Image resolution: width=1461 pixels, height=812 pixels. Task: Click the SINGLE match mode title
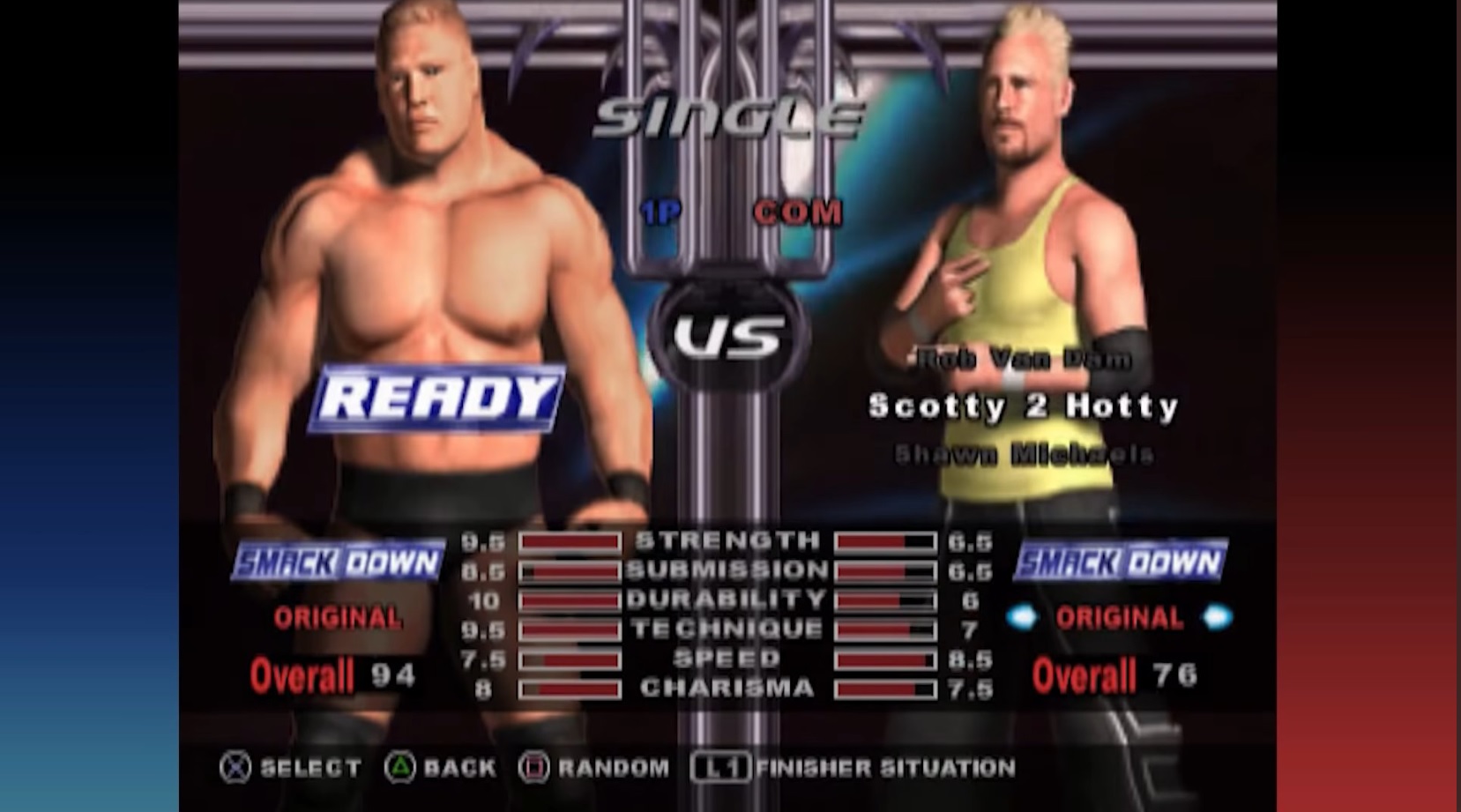pos(730,113)
